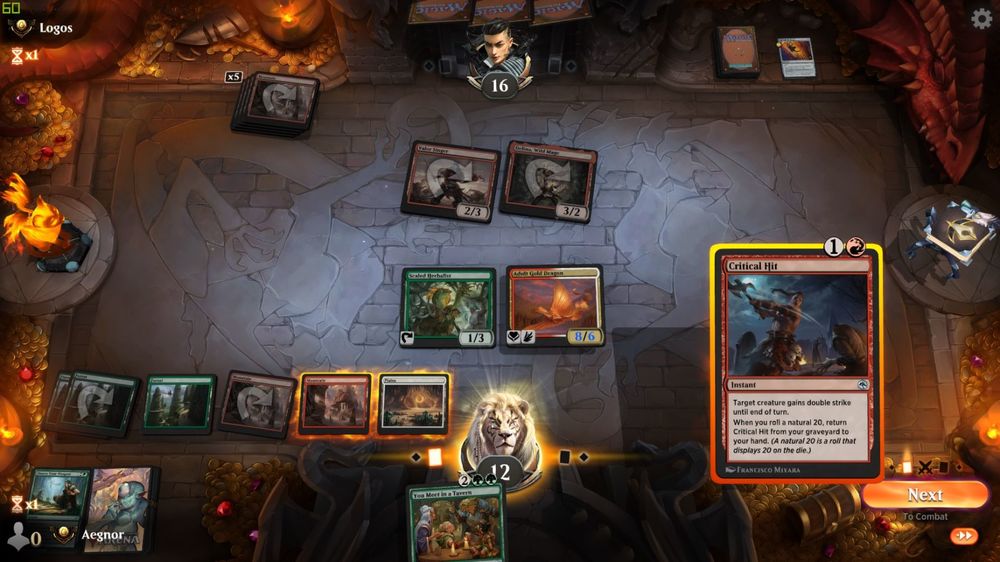Tap the highlighted Plains land
Viewport: 1000px width, 562px height.
[412, 403]
